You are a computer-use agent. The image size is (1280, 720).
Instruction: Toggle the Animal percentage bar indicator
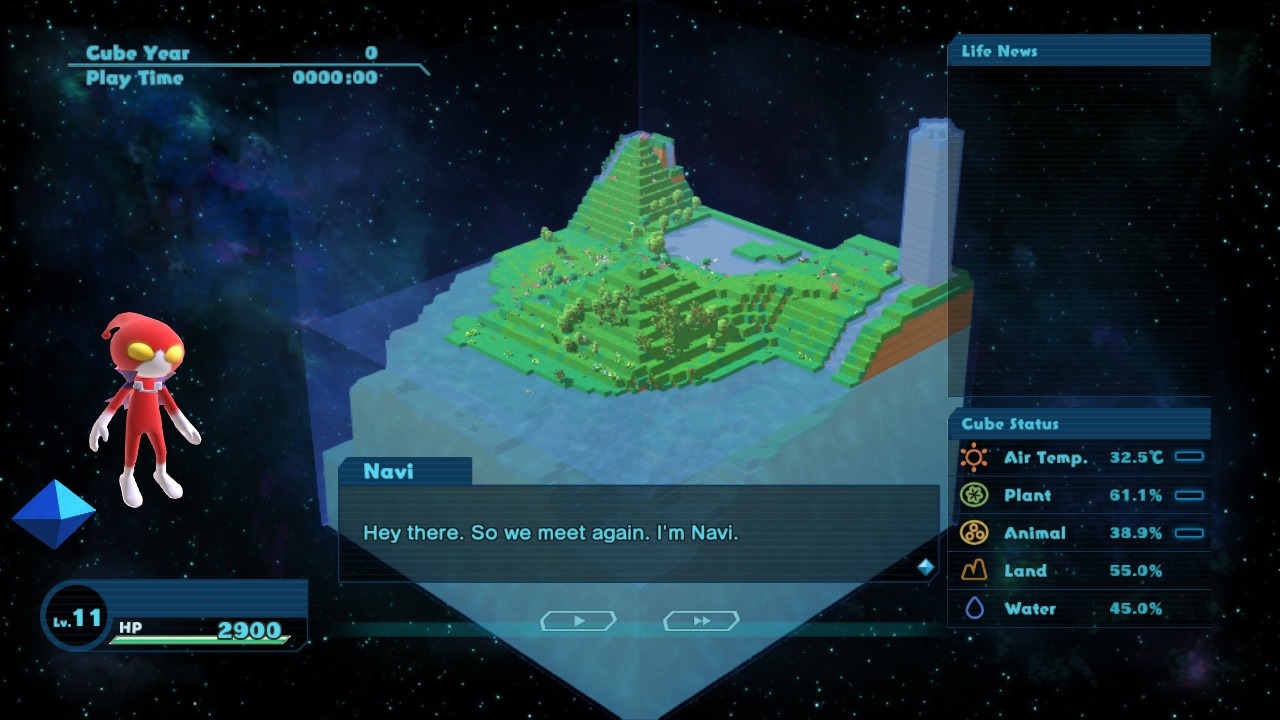coord(1189,533)
